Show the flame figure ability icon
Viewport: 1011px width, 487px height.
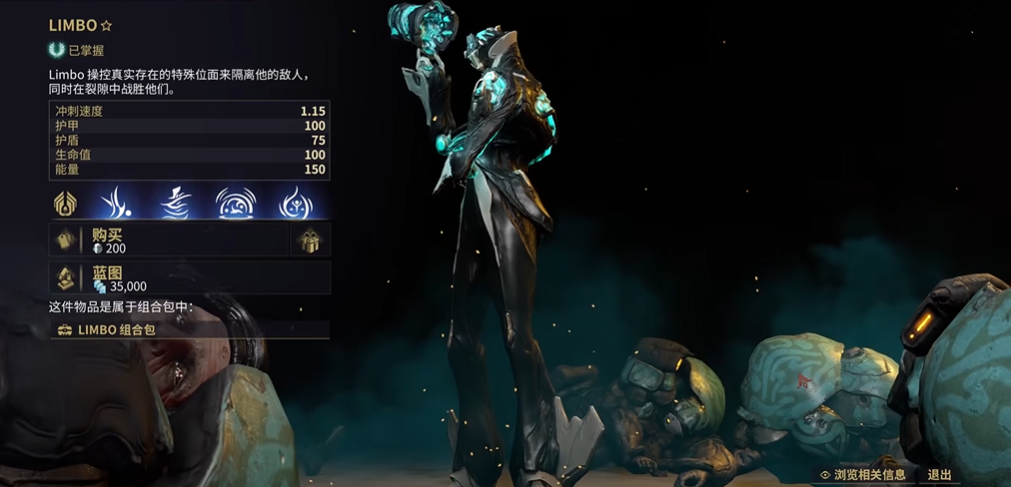(x=294, y=203)
